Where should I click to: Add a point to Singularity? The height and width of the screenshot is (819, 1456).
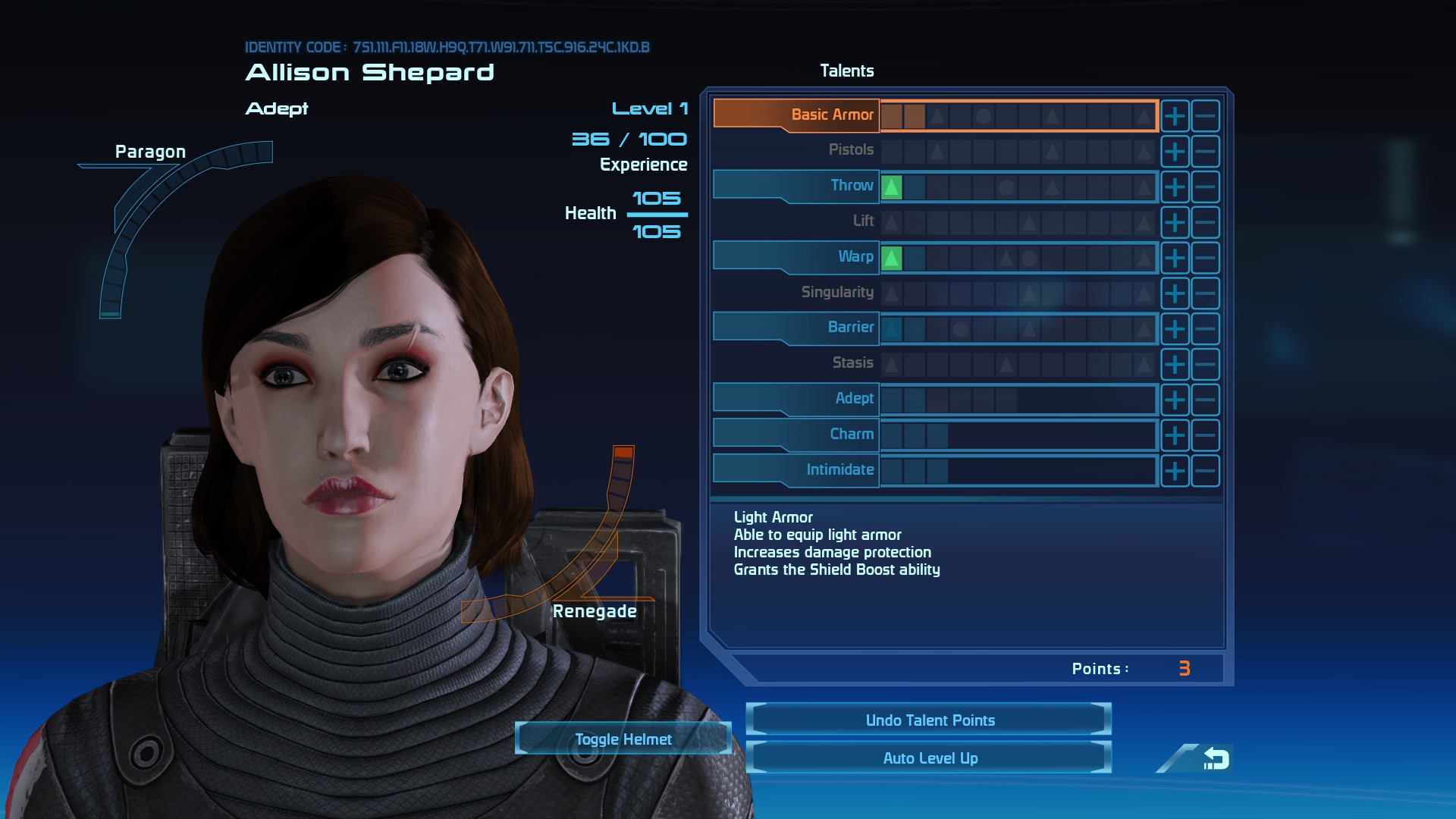[x=1175, y=293]
